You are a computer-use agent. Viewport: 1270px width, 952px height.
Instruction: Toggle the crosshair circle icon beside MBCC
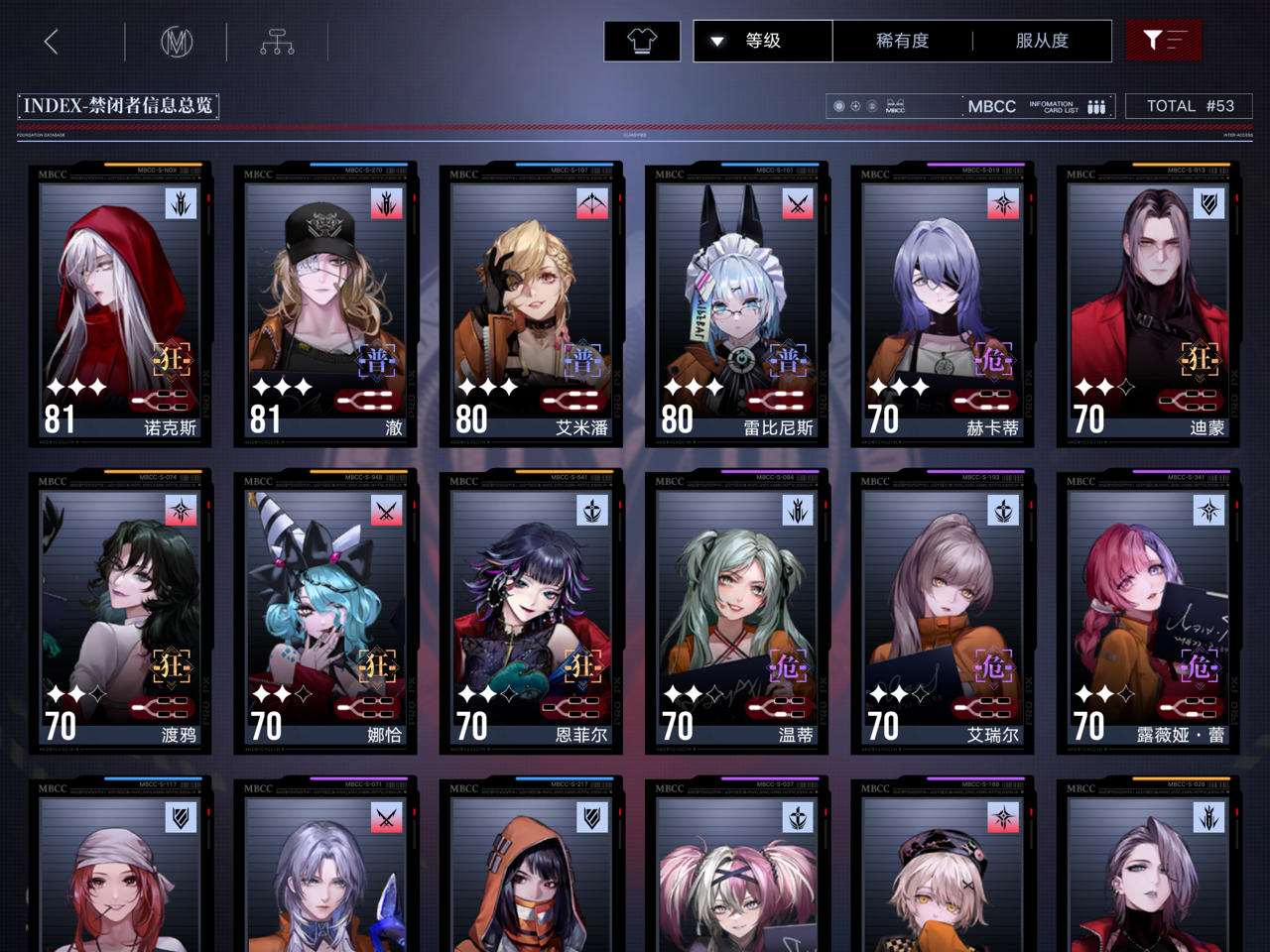tap(855, 105)
